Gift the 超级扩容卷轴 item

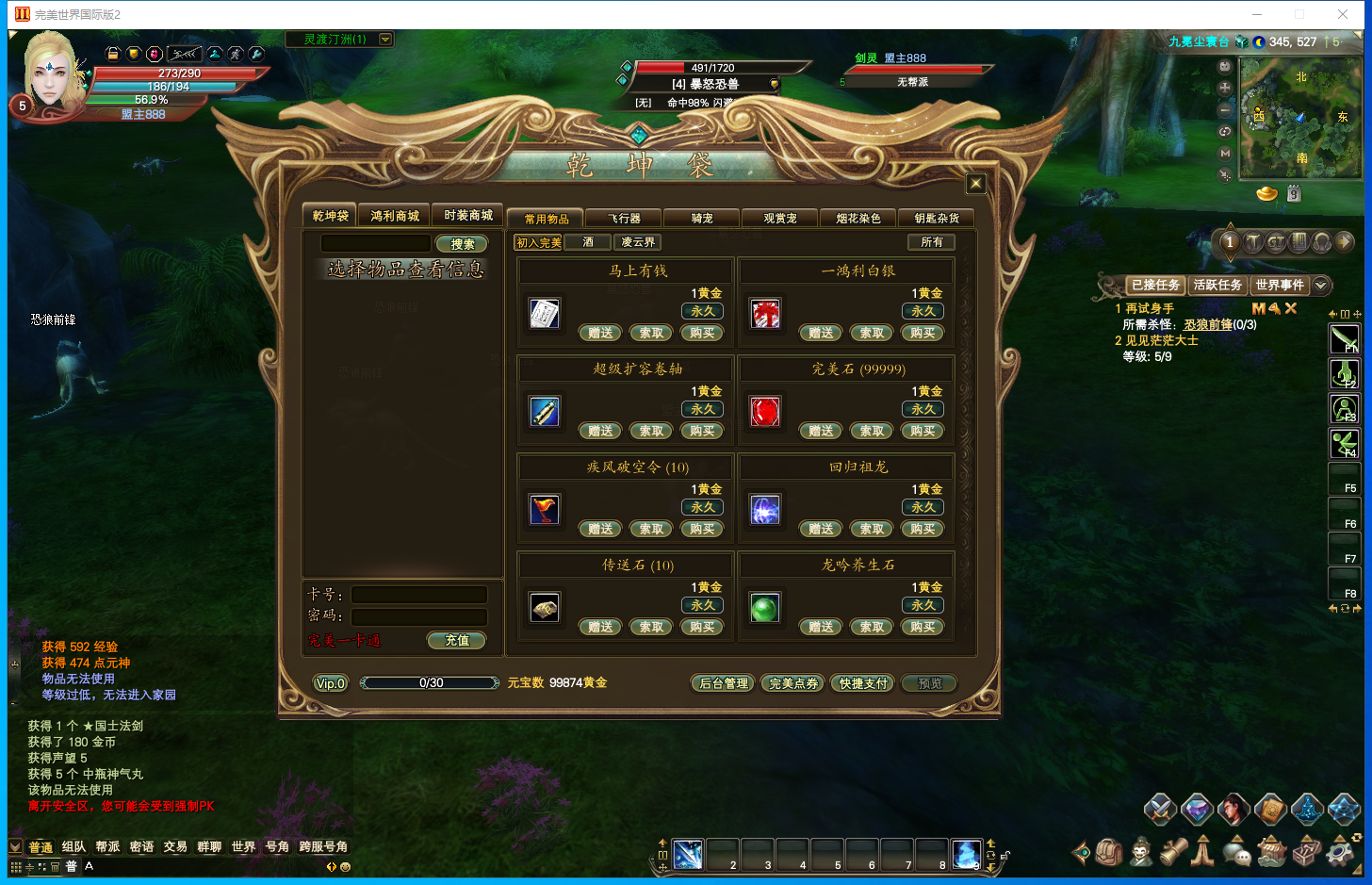(x=600, y=431)
